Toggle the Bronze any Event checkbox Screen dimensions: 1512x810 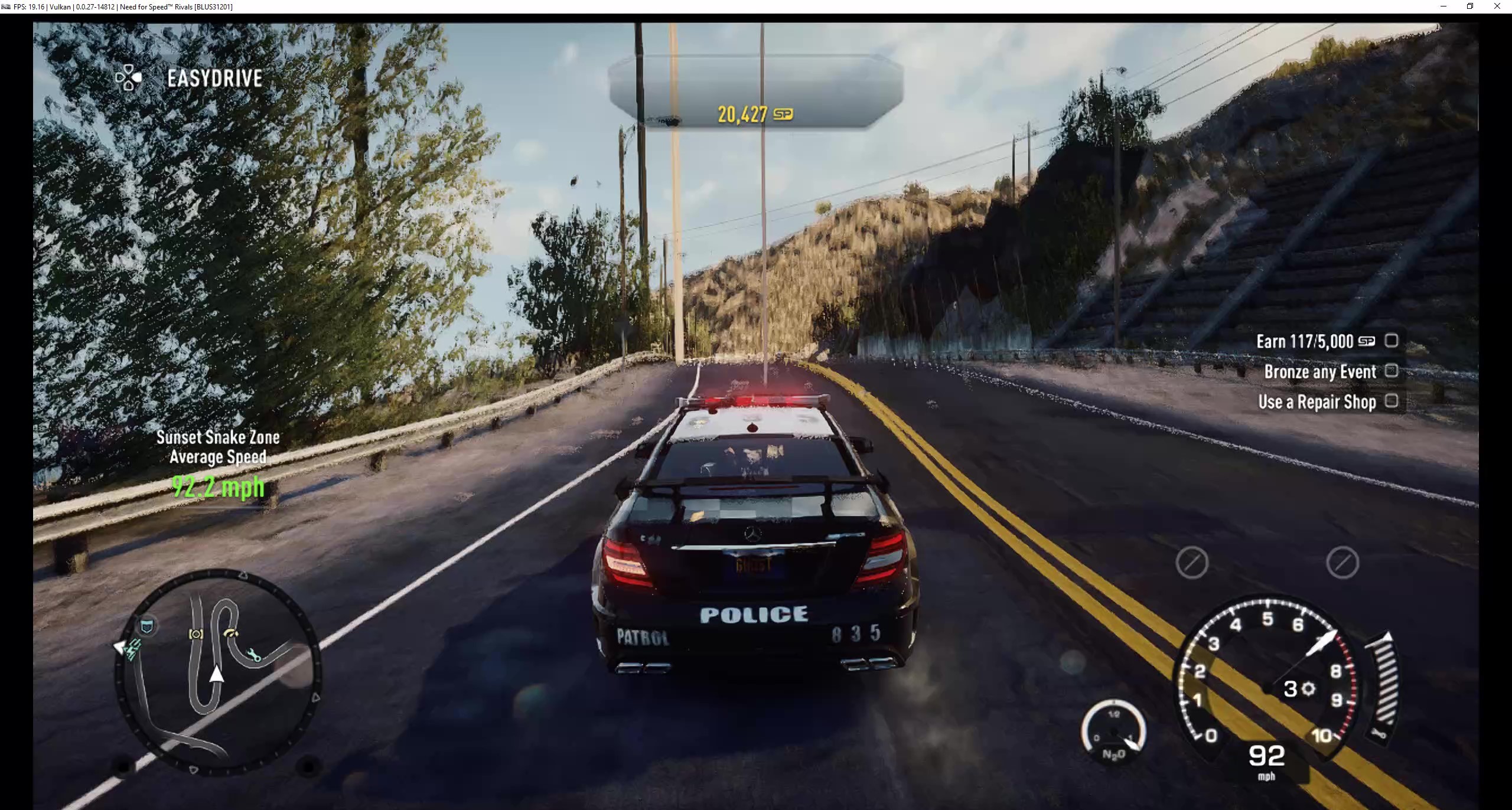(1392, 371)
